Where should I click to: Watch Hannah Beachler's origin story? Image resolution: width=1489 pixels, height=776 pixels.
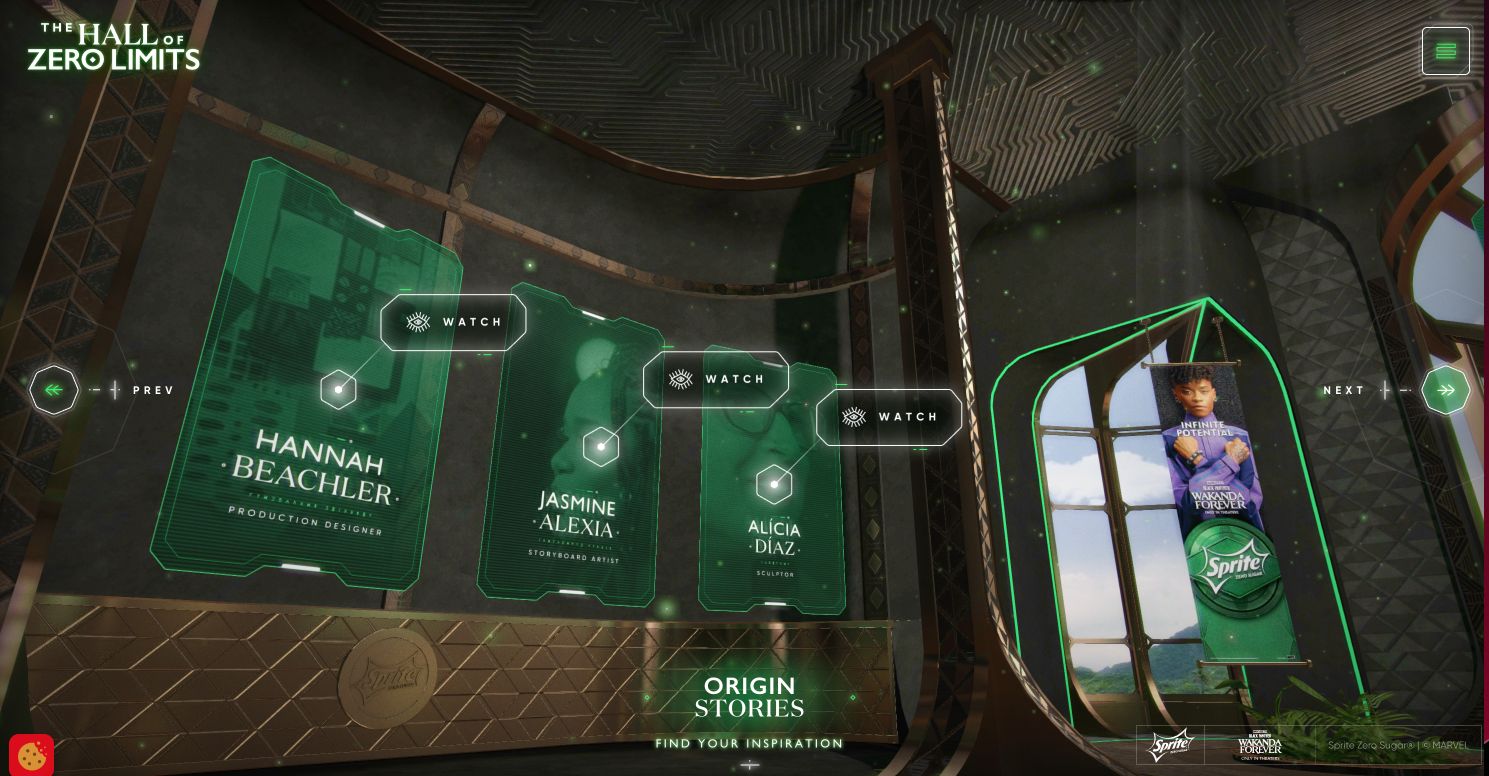click(x=453, y=322)
